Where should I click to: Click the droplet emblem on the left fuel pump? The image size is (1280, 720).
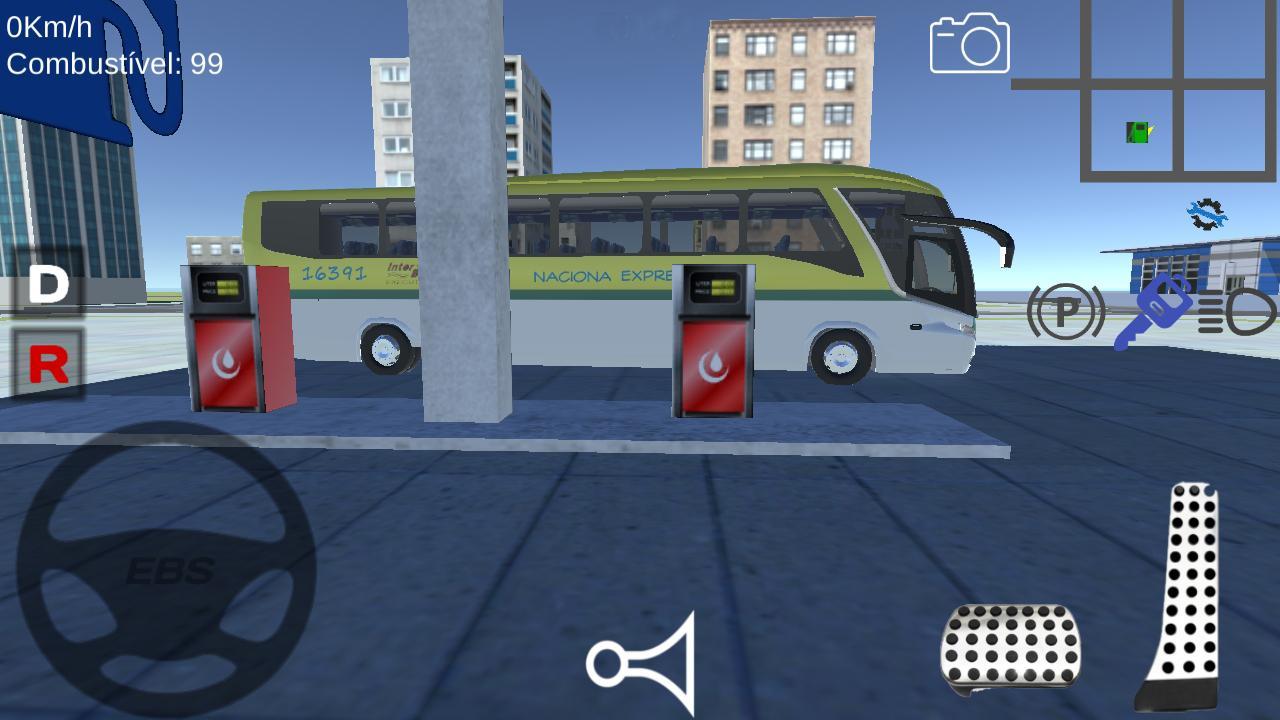(226, 363)
